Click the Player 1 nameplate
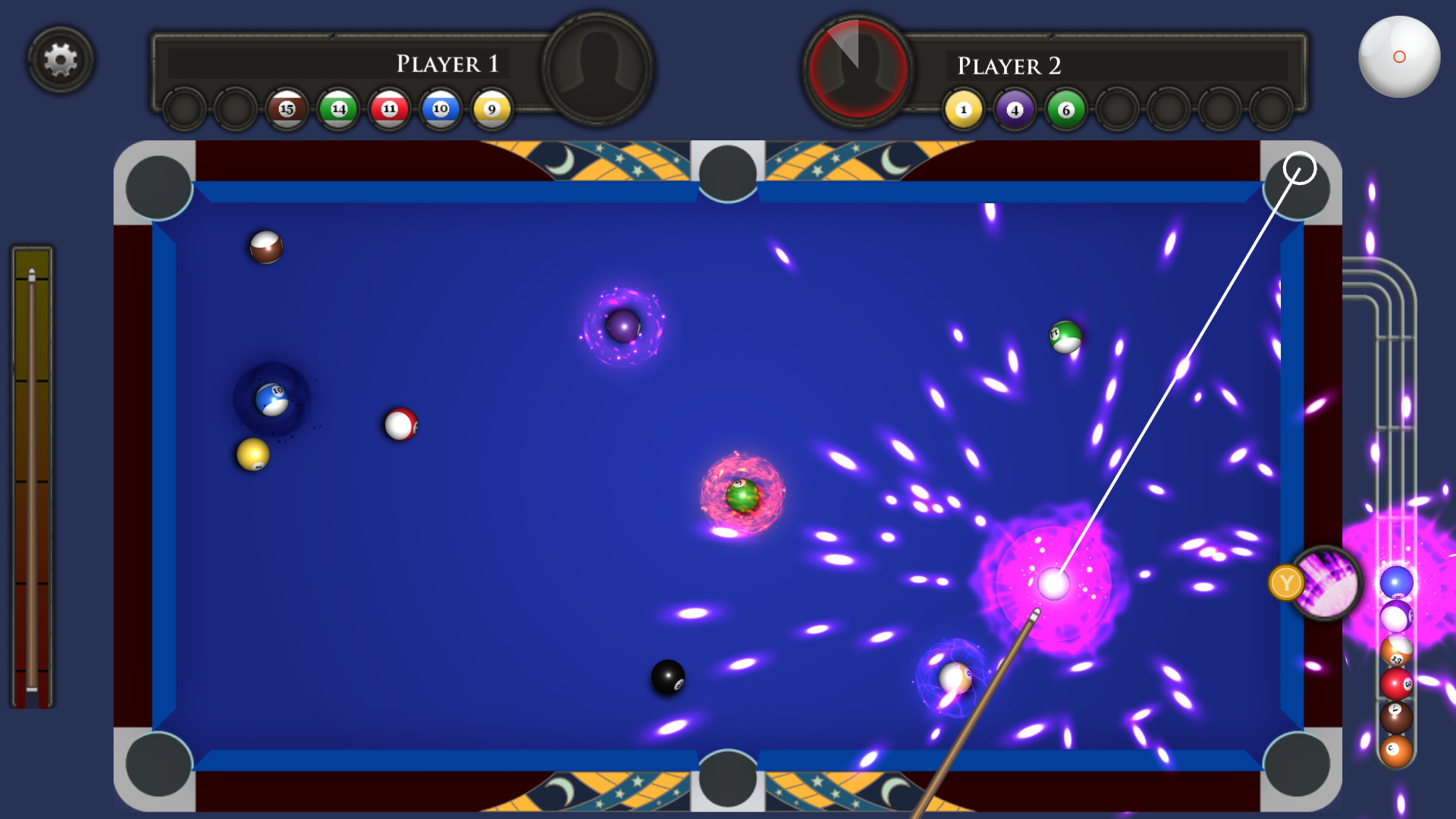The height and width of the screenshot is (819, 1456). tap(446, 64)
